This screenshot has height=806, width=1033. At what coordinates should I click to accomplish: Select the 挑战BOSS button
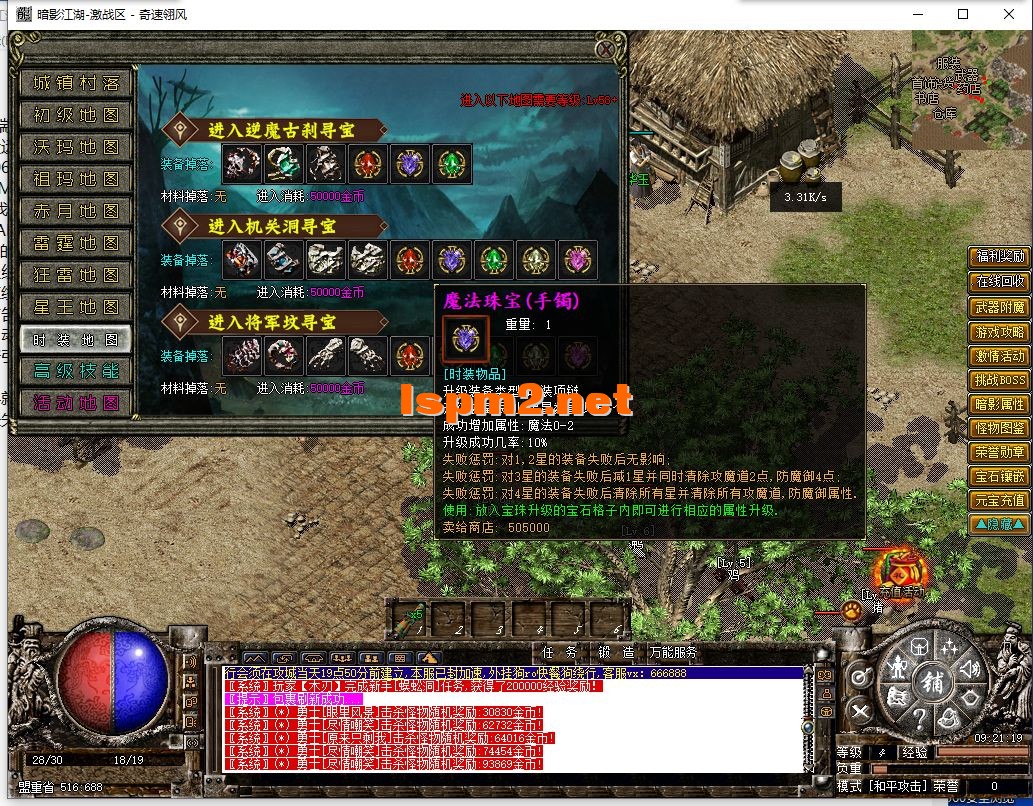coord(999,380)
